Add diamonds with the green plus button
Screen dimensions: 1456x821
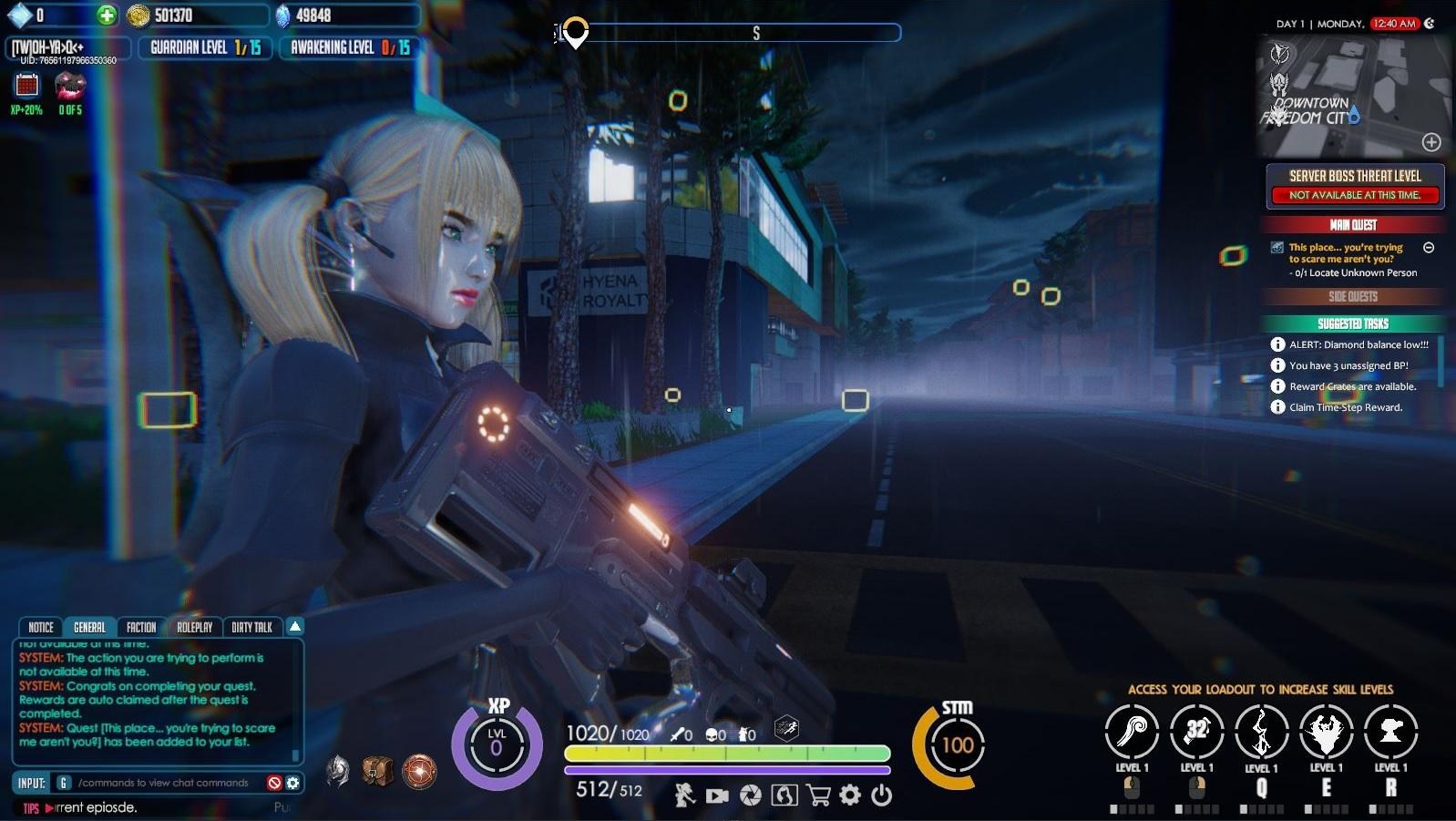tap(107, 15)
